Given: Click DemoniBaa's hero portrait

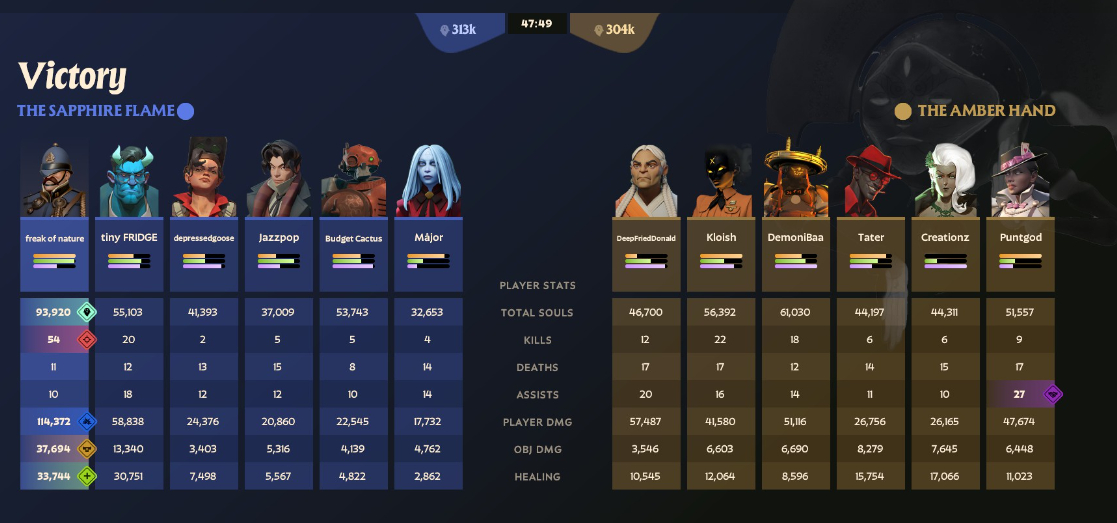Looking at the screenshot, I should (x=797, y=181).
